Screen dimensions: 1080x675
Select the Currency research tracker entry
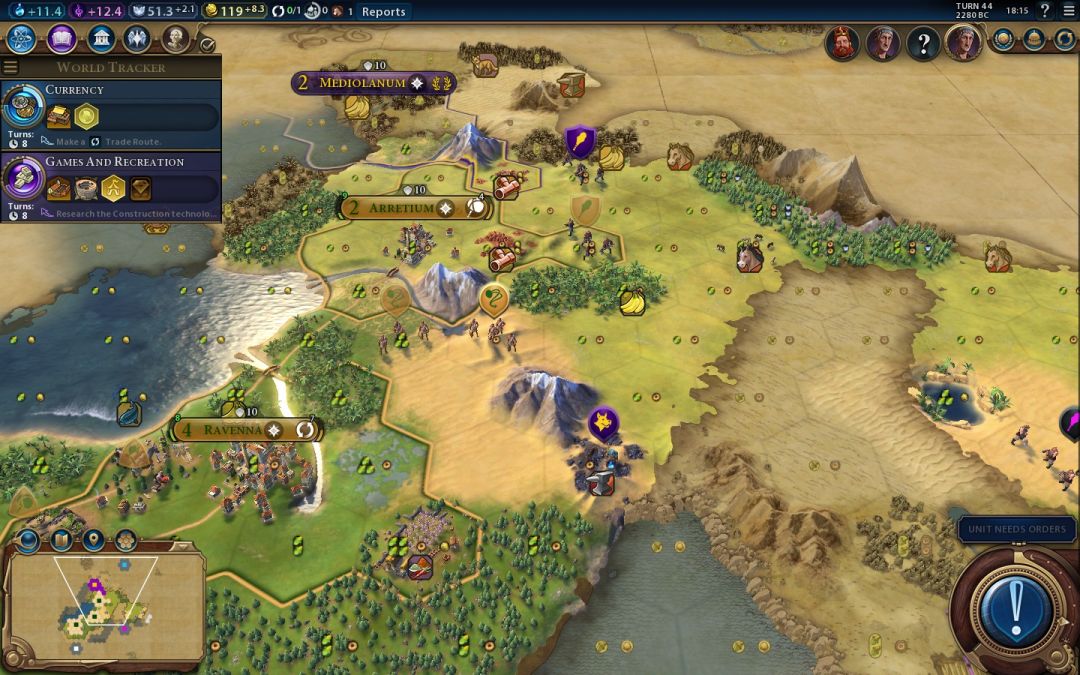(x=110, y=112)
